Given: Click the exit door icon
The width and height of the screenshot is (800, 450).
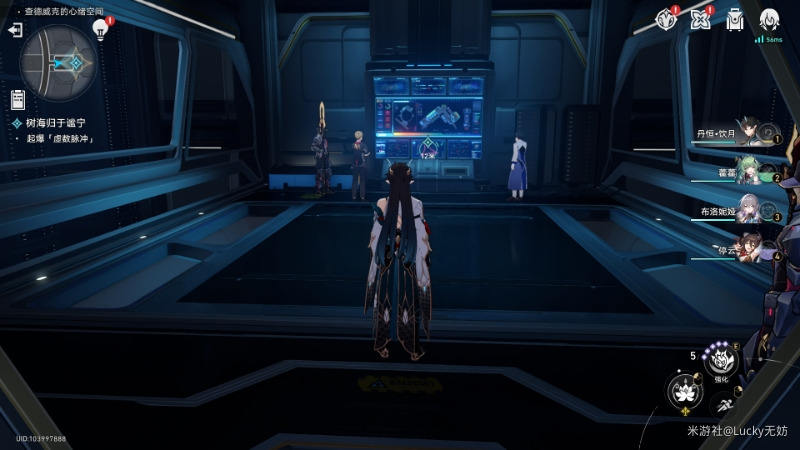Looking at the screenshot, I should [x=15, y=31].
